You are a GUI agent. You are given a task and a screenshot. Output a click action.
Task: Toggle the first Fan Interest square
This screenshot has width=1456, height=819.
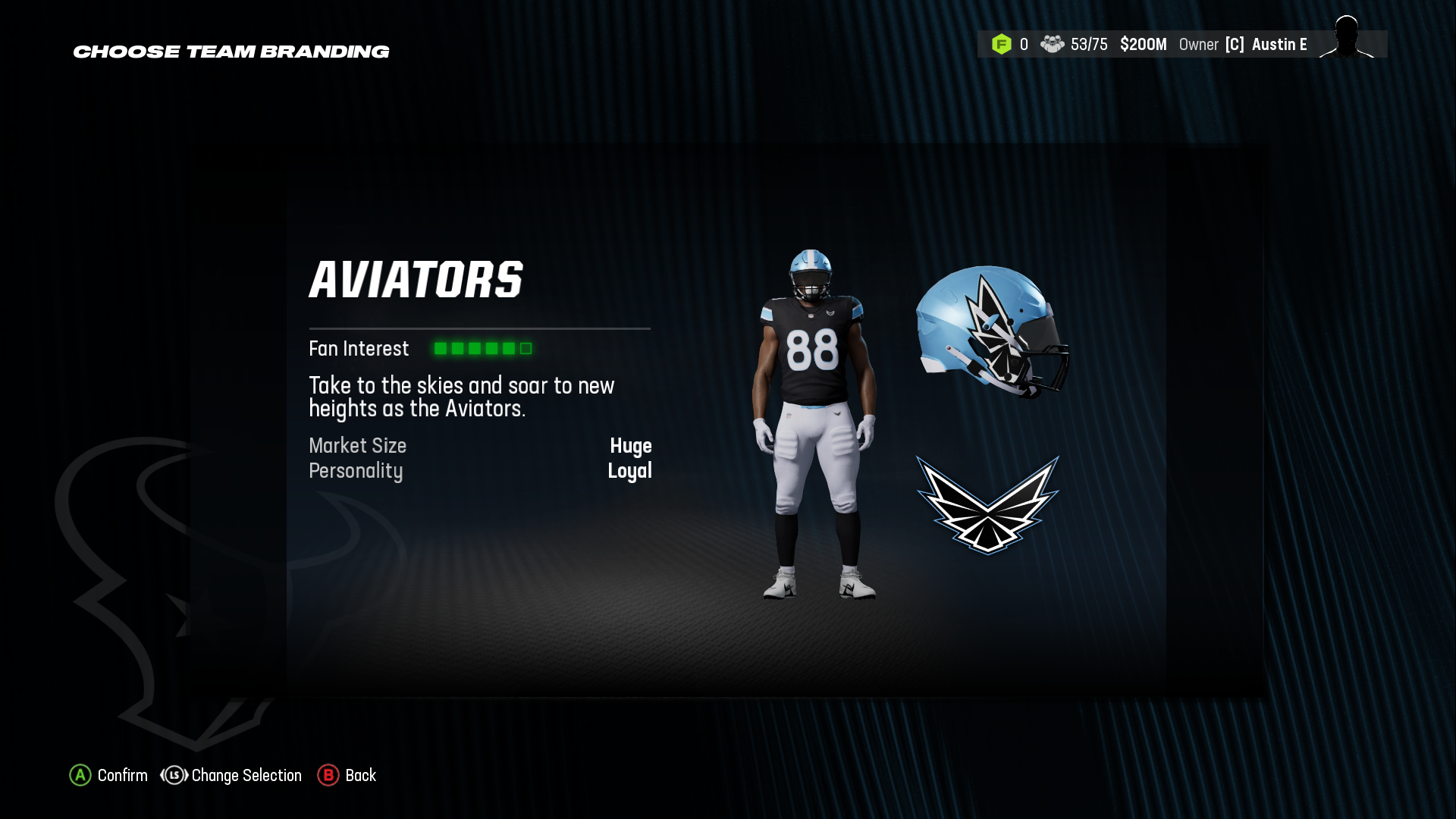440,349
